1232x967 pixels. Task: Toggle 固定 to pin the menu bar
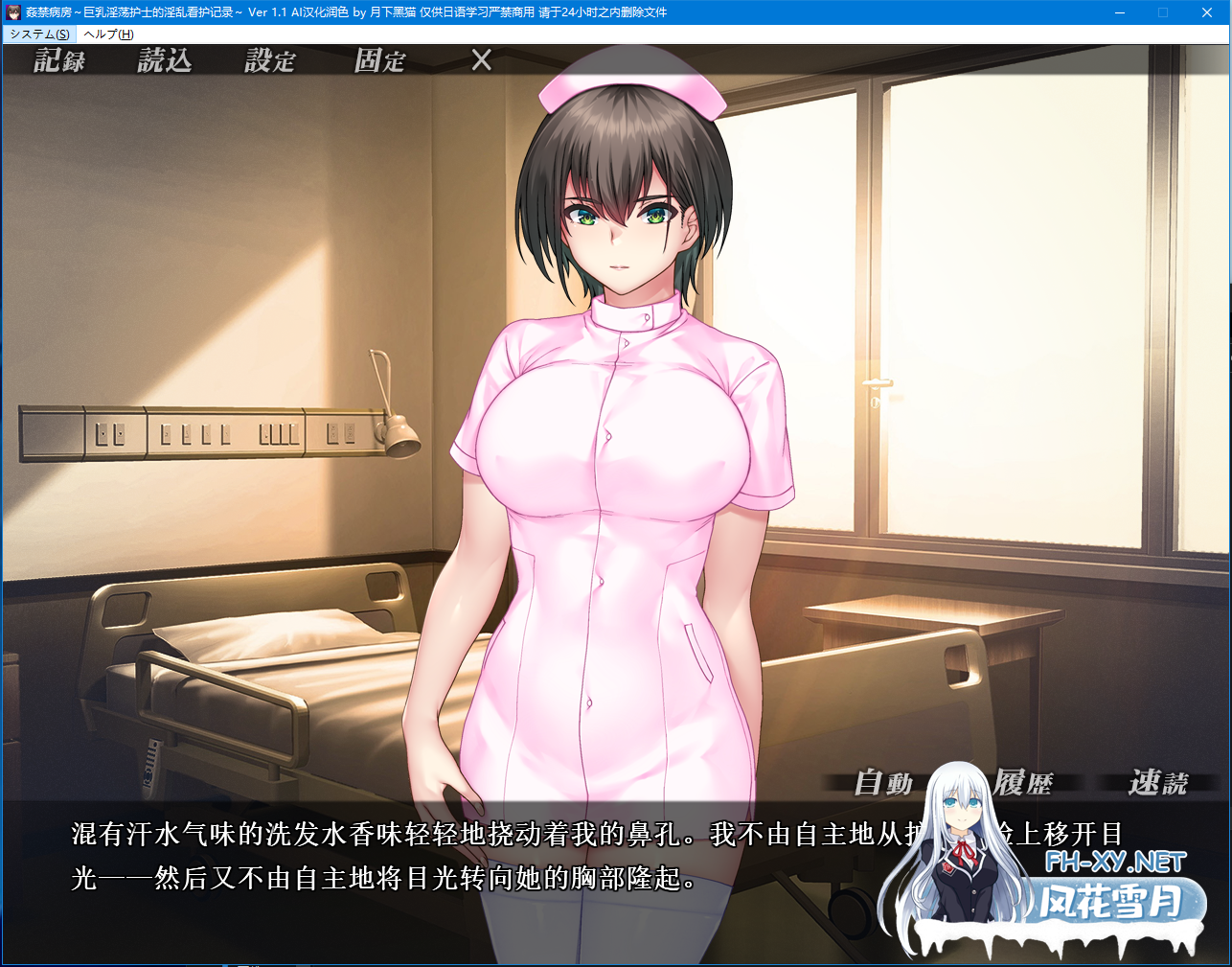point(378,61)
